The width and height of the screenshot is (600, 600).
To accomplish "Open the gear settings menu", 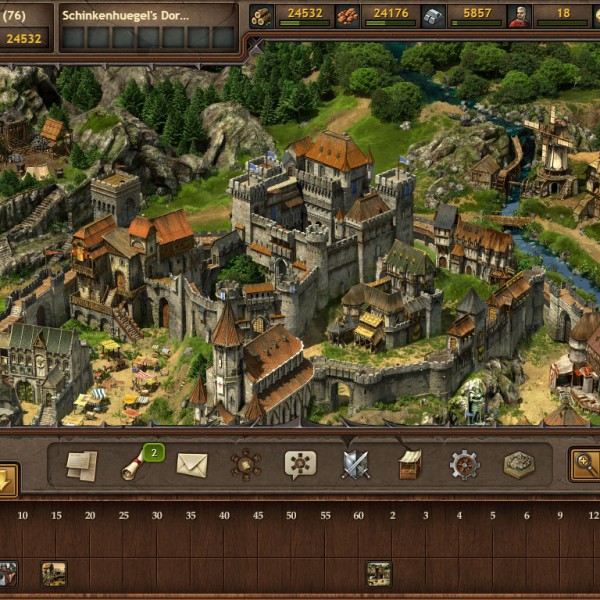I will pos(464,464).
